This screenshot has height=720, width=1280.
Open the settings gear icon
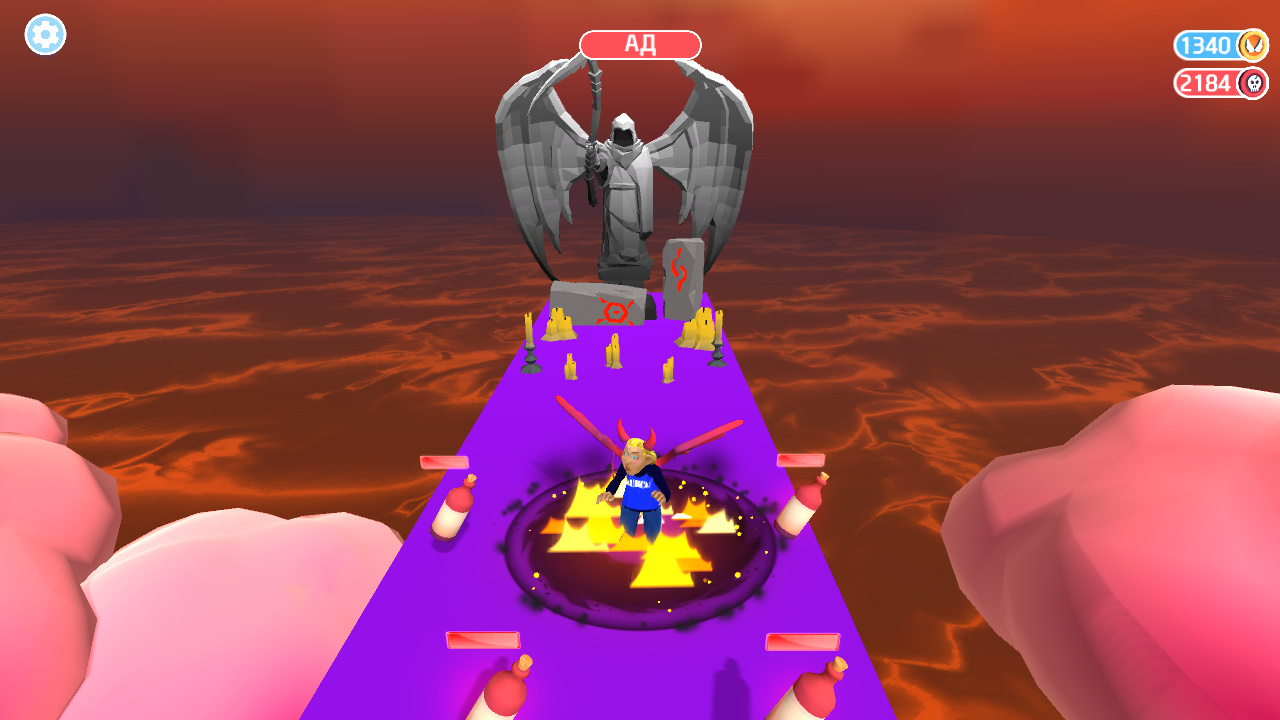point(44,35)
